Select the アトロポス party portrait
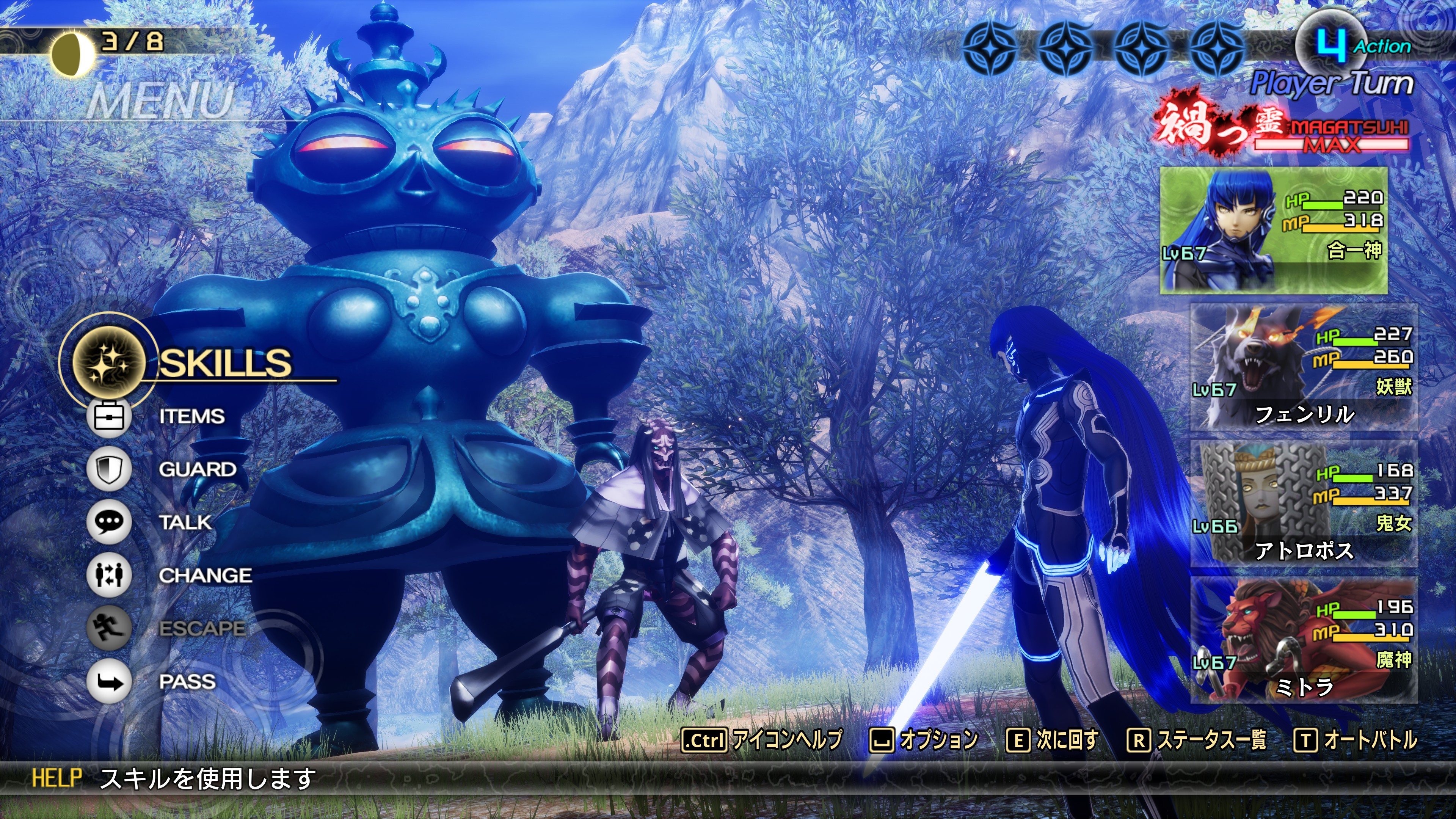Viewport: 1456px width, 819px height. tap(1304, 504)
